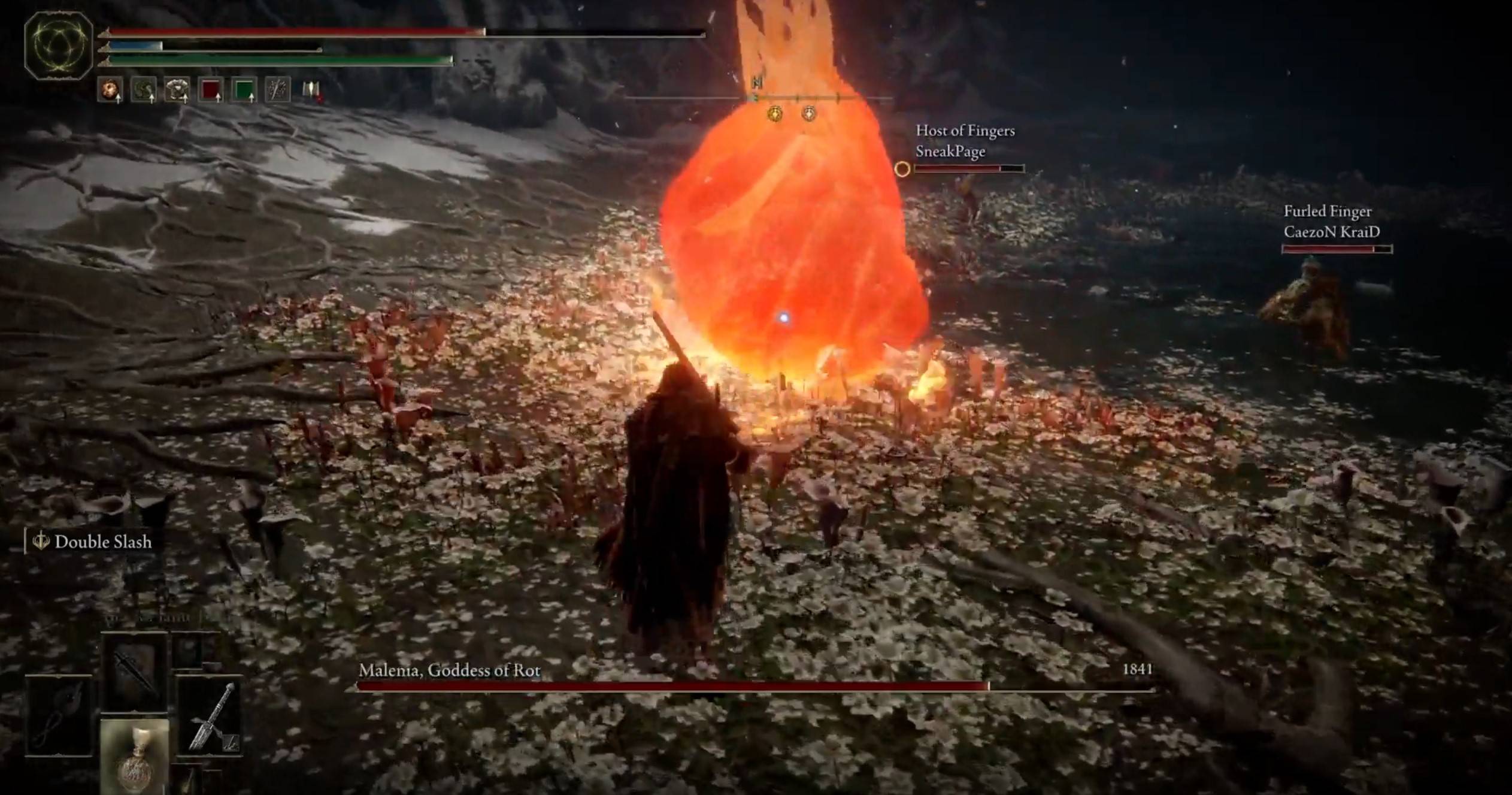
Task: Click the fiery orb buff icon
Action: [110, 90]
